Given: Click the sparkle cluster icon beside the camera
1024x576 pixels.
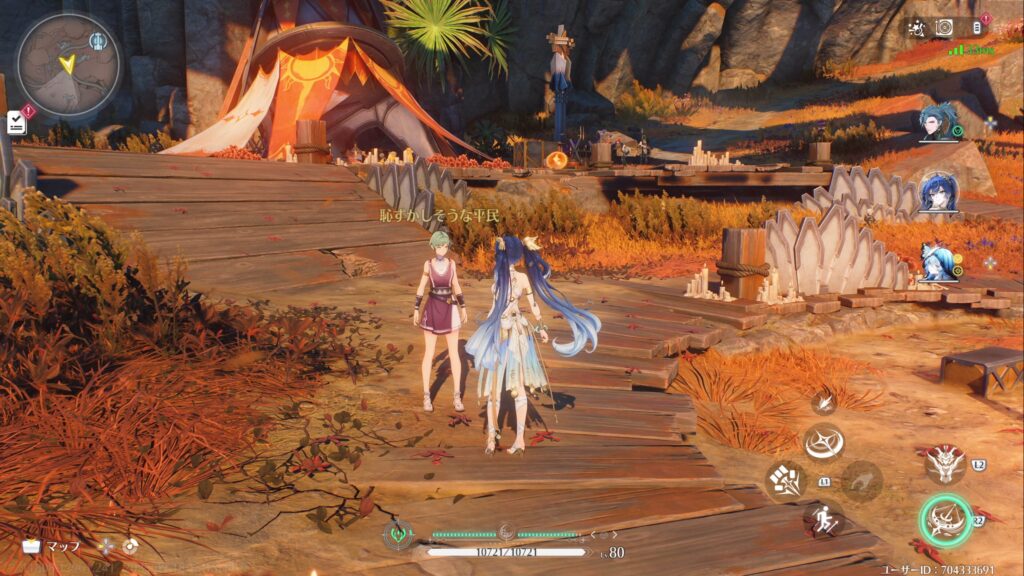Looking at the screenshot, I should point(916,28).
